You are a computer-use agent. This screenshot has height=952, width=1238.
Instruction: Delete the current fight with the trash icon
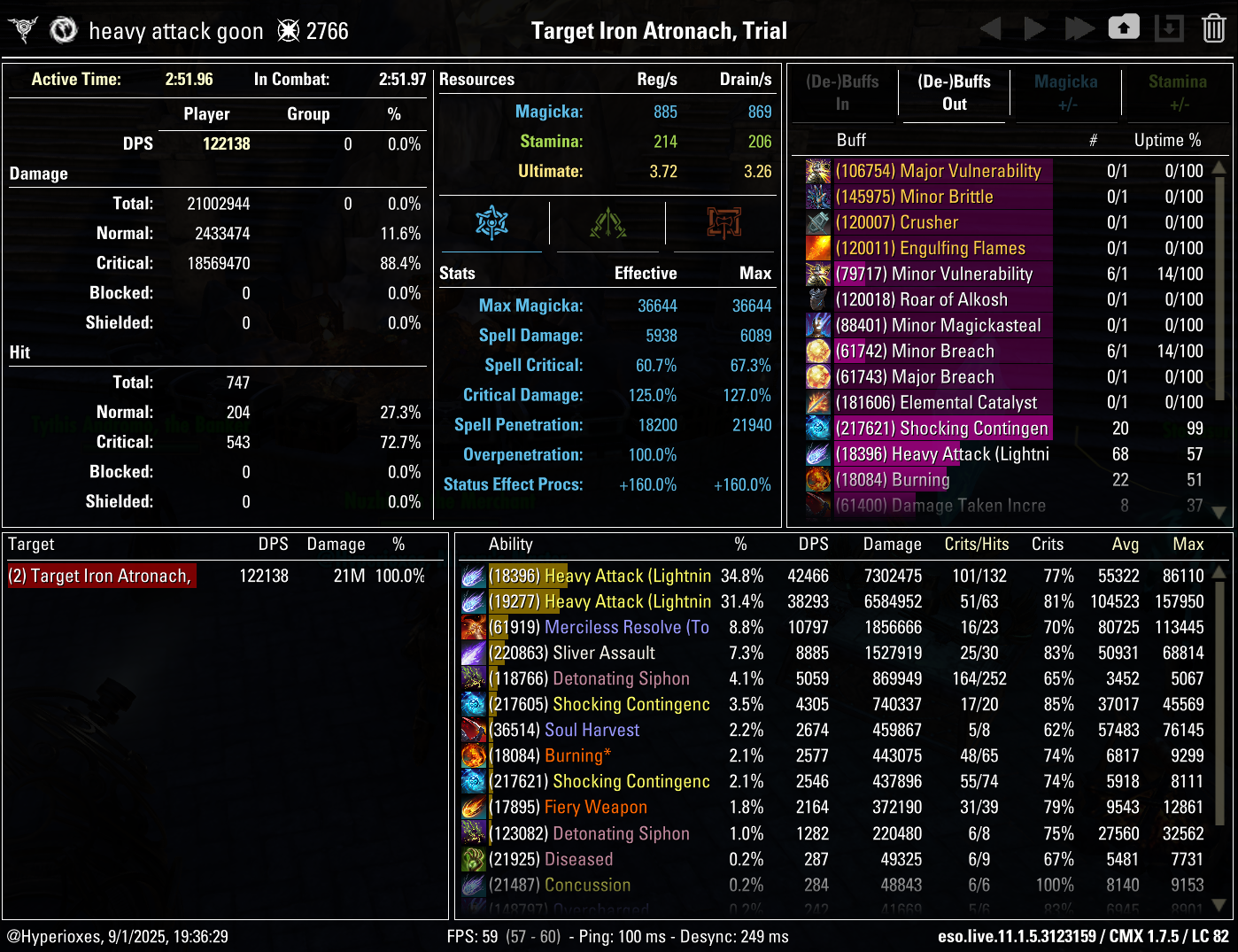[x=1212, y=27]
